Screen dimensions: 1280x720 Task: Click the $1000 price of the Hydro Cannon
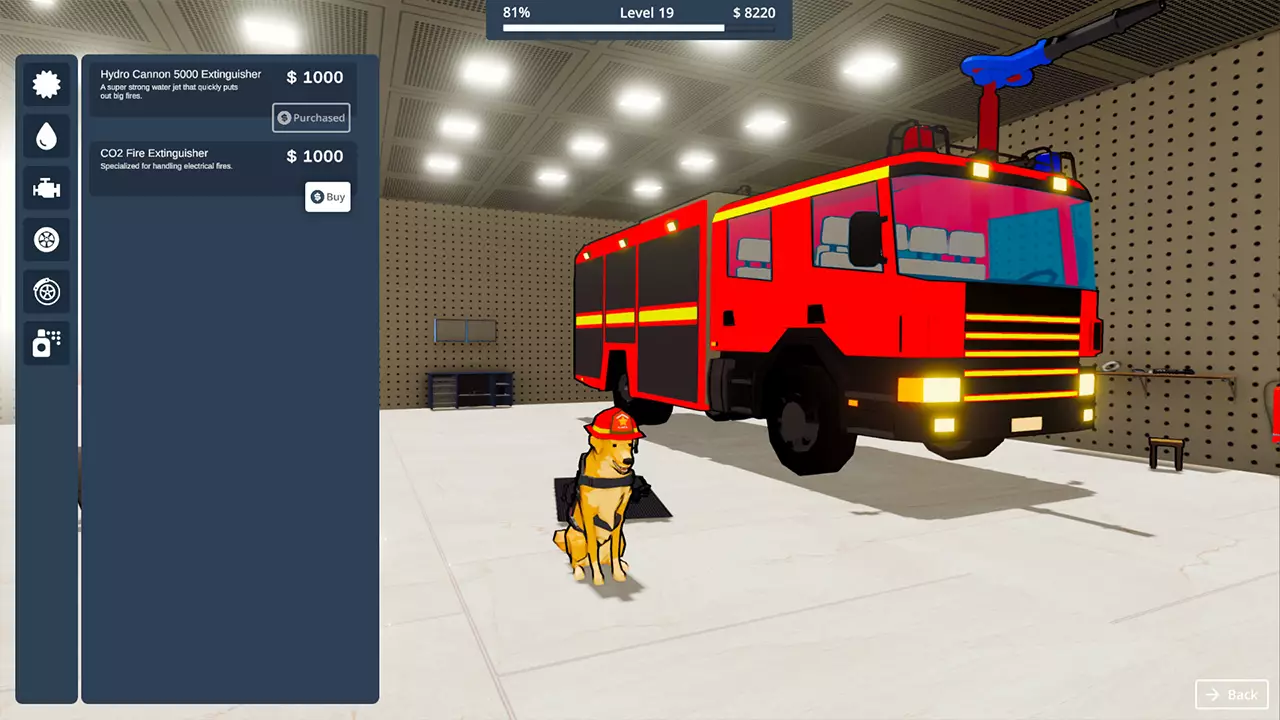pos(314,77)
